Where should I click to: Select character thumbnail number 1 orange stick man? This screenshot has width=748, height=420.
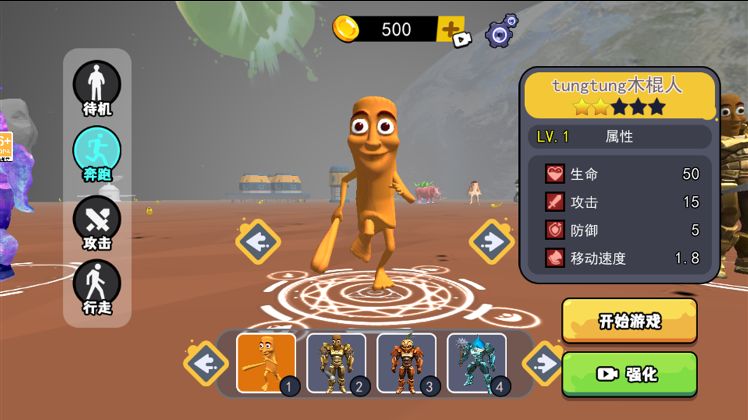266,362
